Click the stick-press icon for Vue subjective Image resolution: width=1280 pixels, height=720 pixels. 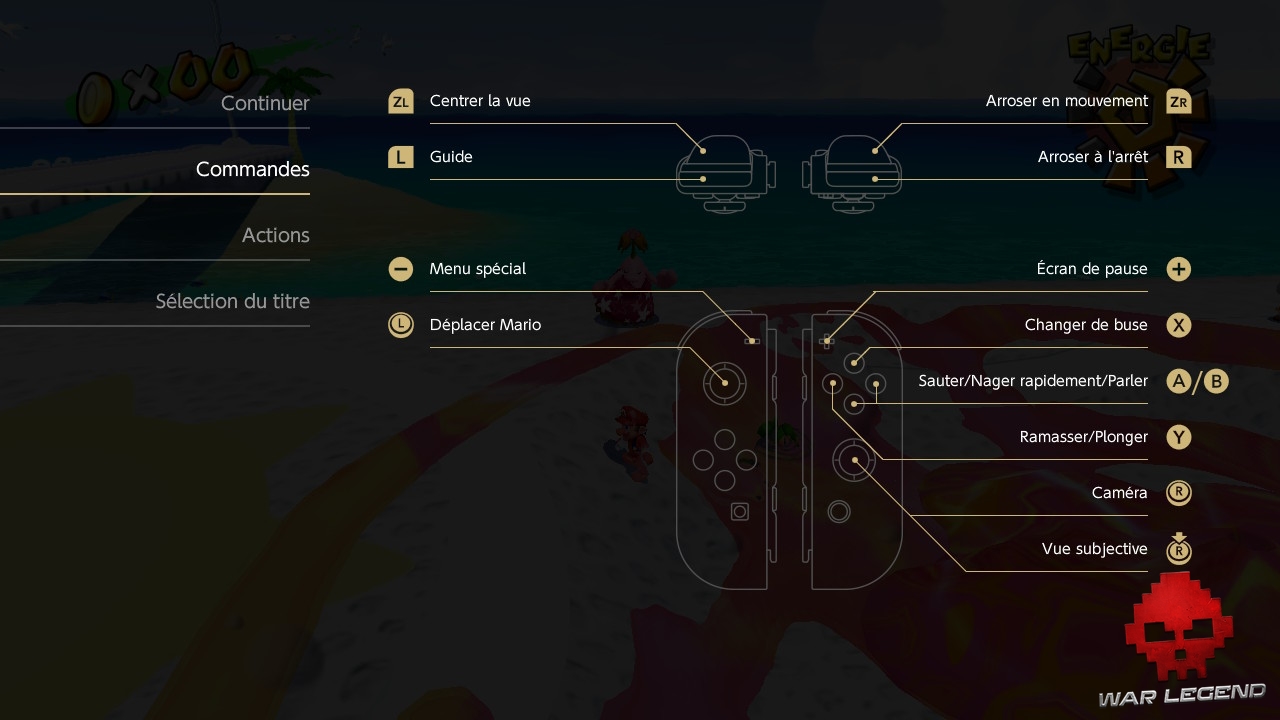click(1178, 549)
